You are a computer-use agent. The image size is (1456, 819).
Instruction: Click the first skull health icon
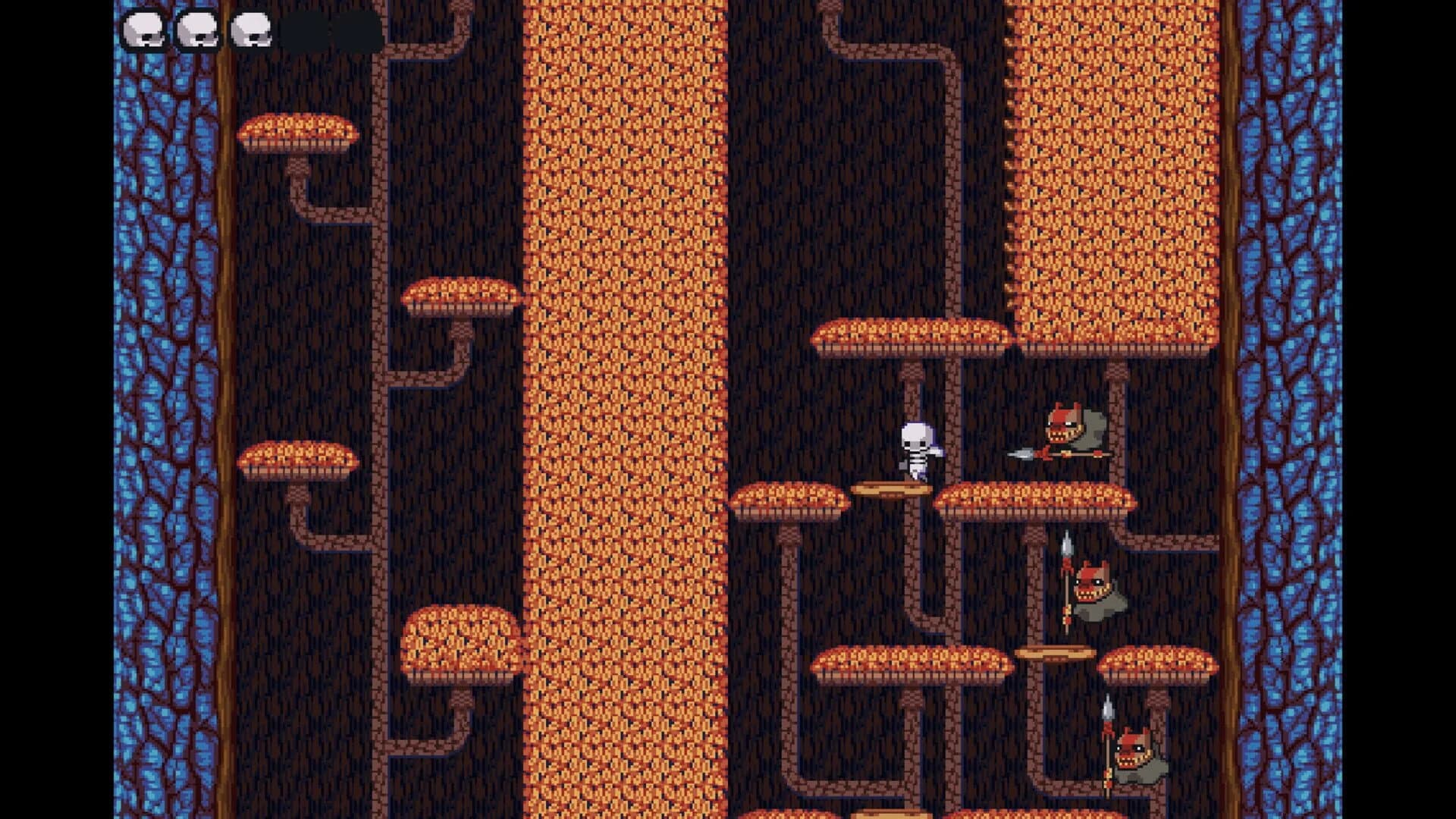pos(144,30)
